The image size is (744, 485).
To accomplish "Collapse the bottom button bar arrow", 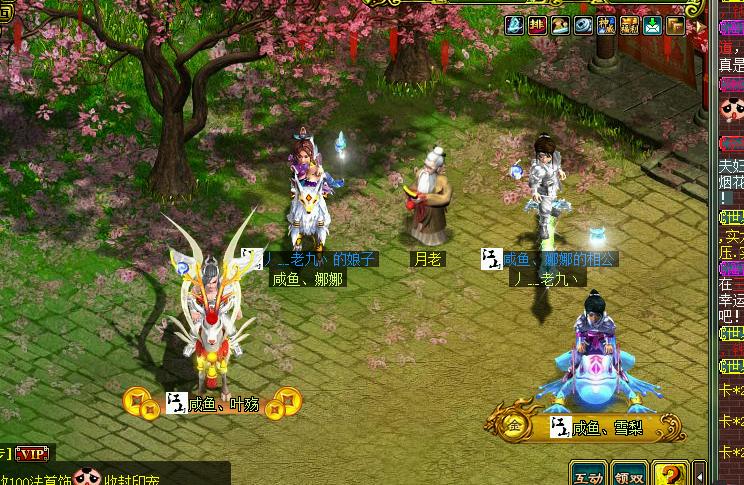I will (699, 476).
